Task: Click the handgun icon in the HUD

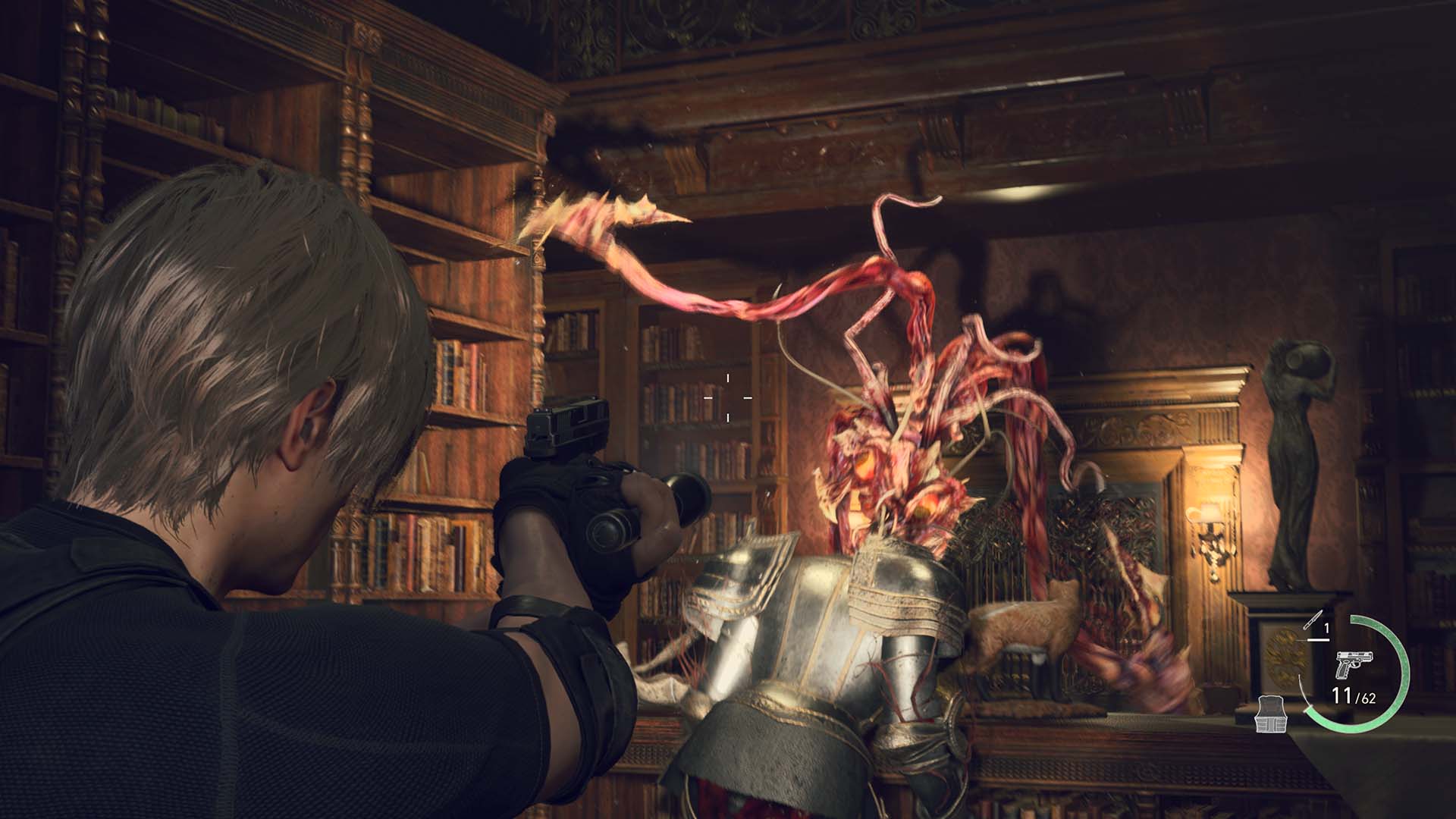Action: coord(1354,663)
